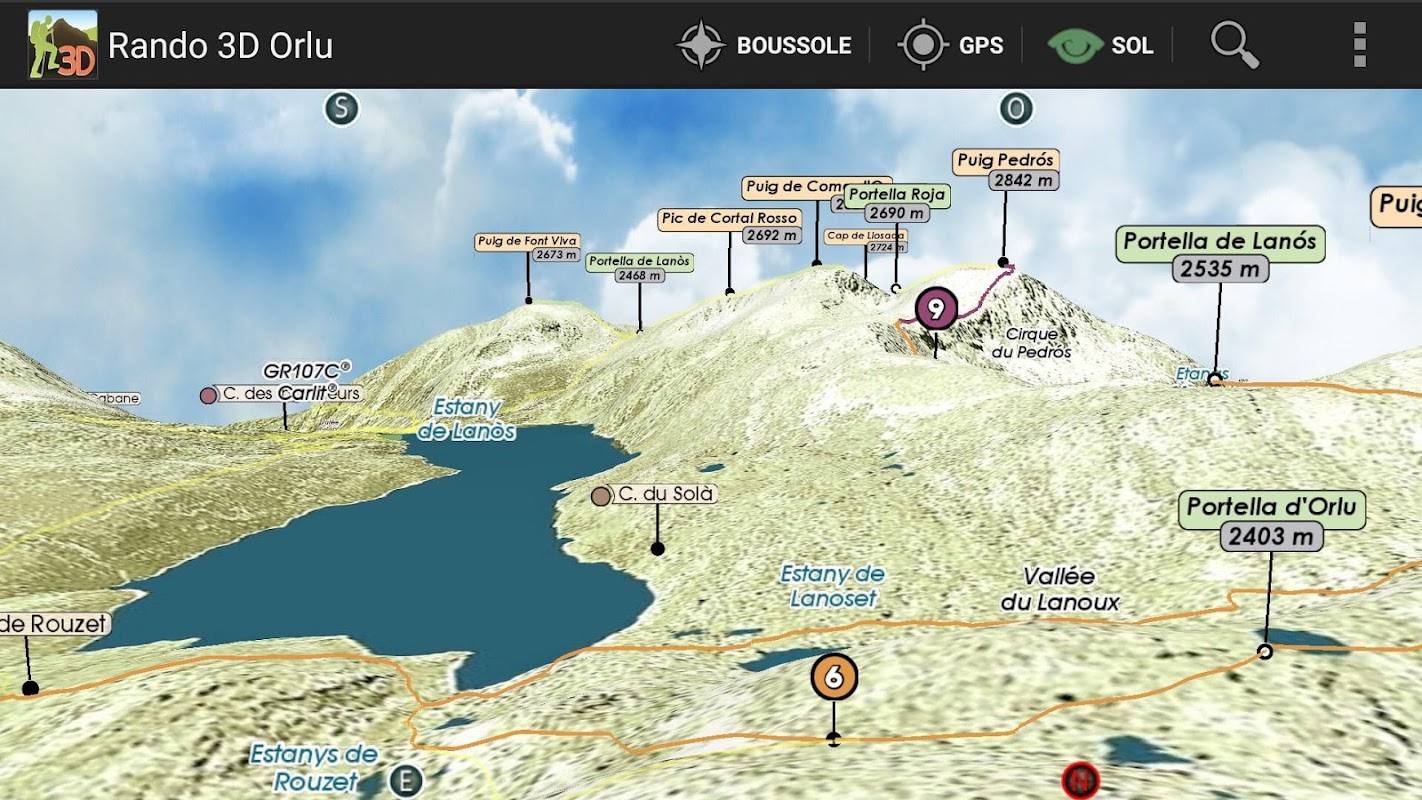The height and width of the screenshot is (800, 1422).
Task: Tap the Rando 3D app icon
Action: [x=62, y=45]
